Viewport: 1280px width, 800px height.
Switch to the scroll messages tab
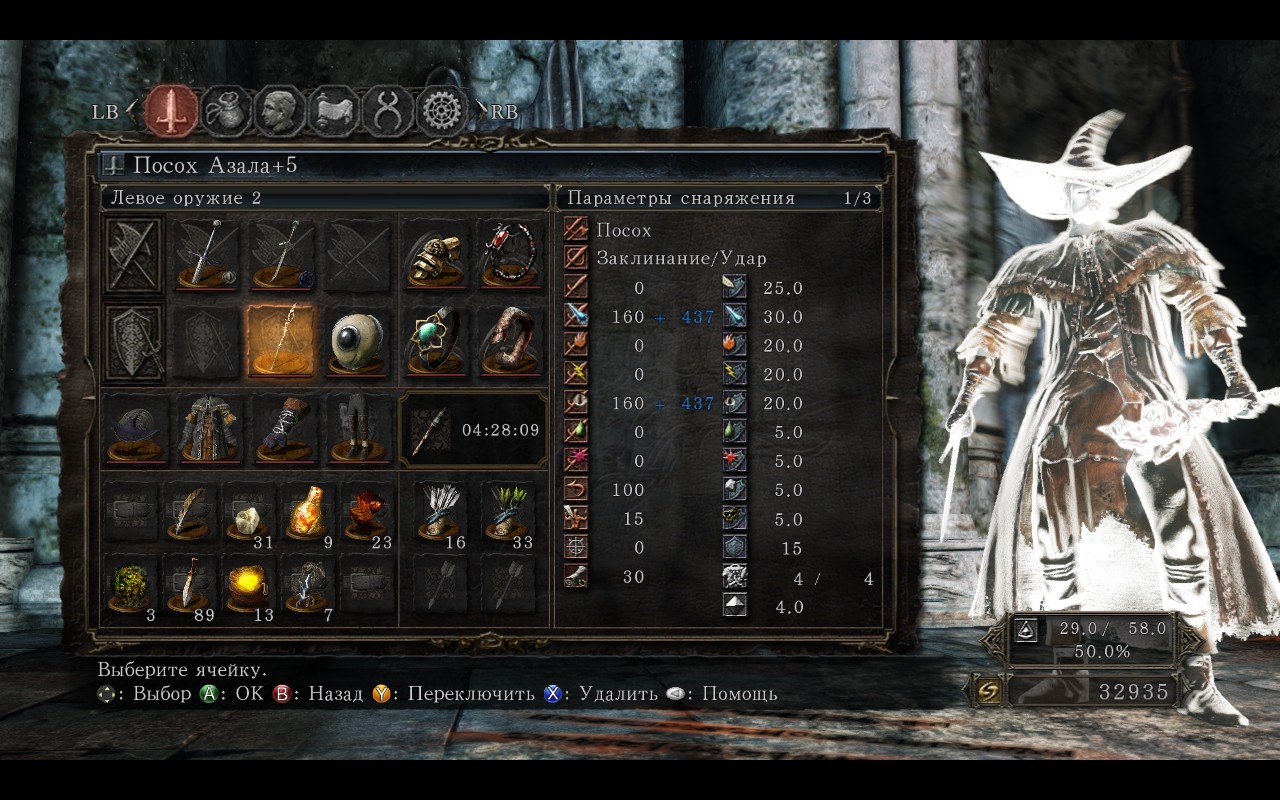point(333,111)
